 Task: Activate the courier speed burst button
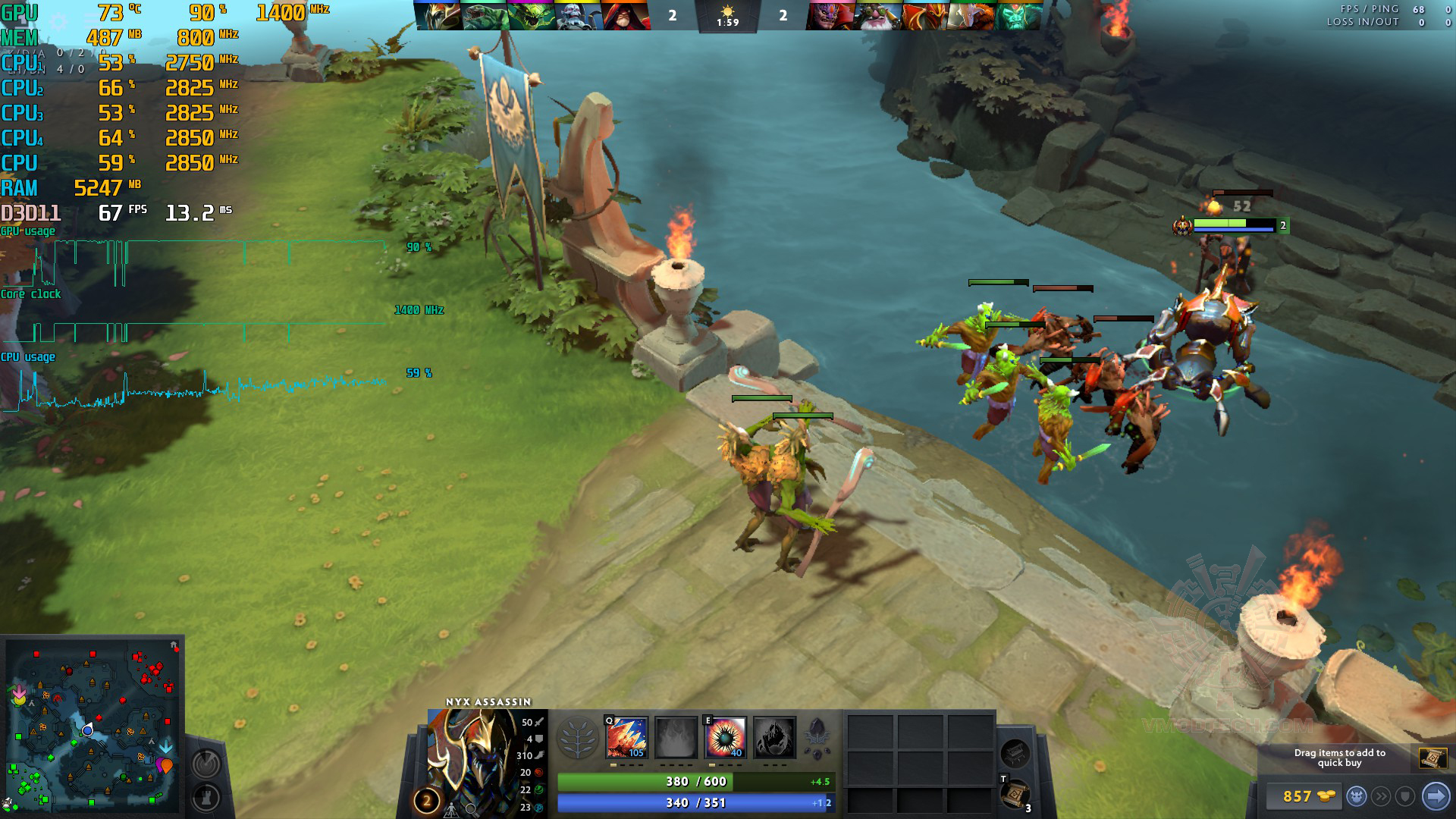click(1382, 796)
